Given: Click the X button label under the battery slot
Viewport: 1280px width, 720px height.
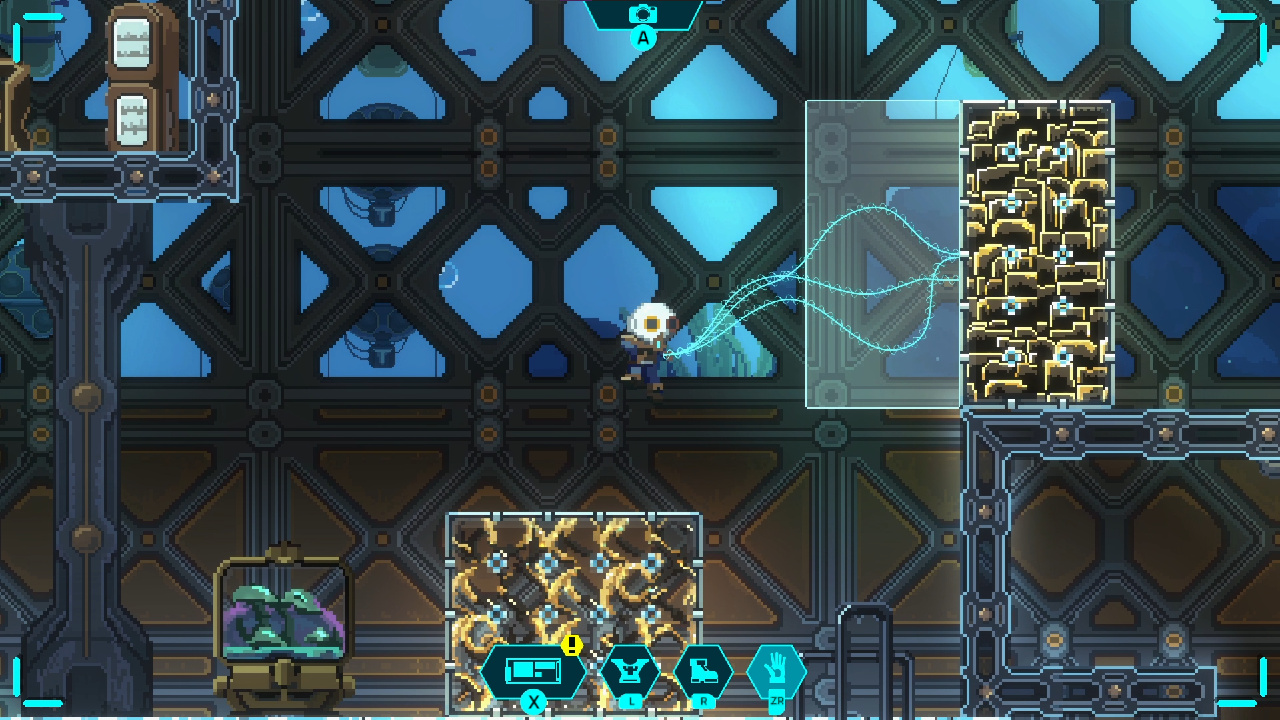Looking at the screenshot, I should 533,703.
